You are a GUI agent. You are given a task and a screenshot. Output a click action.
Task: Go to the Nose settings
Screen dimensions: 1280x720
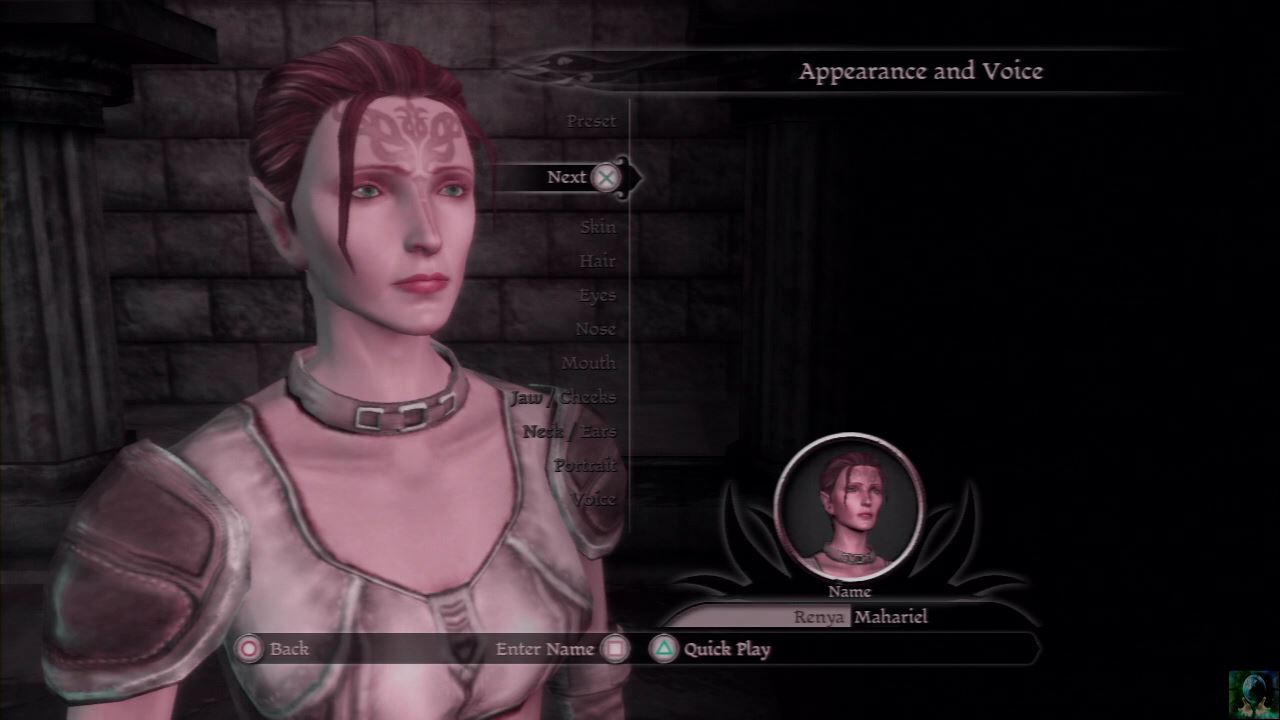[595, 329]
